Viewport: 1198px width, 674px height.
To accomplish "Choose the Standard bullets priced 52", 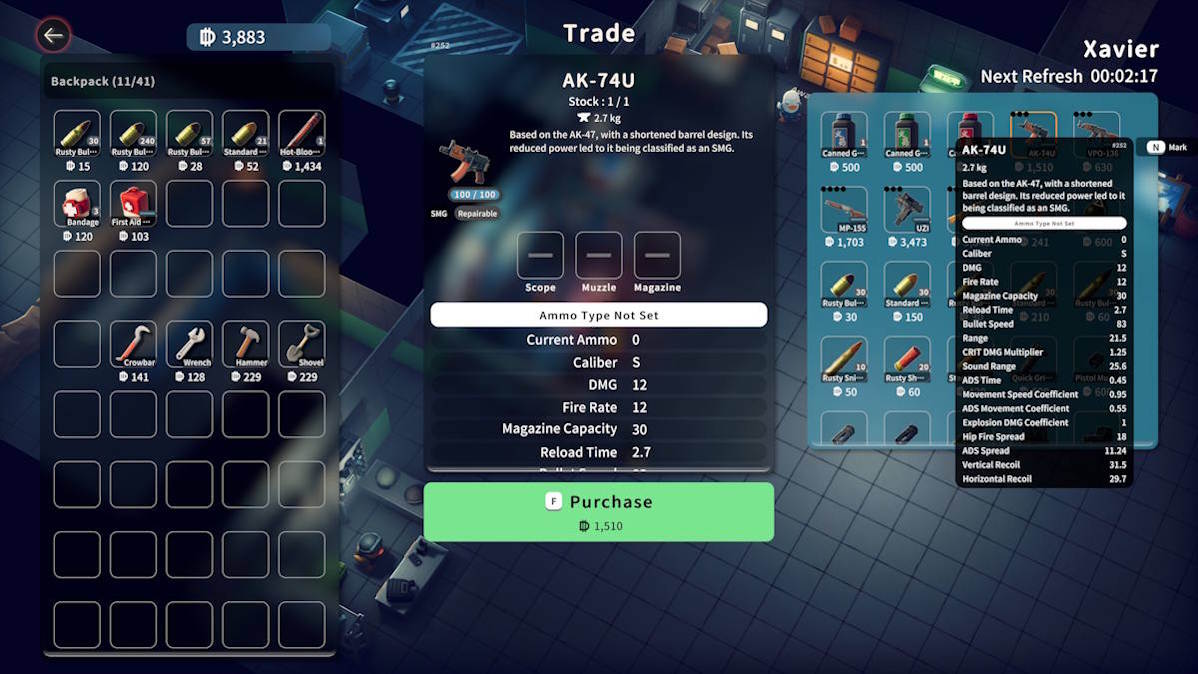I will coord(245,134).
